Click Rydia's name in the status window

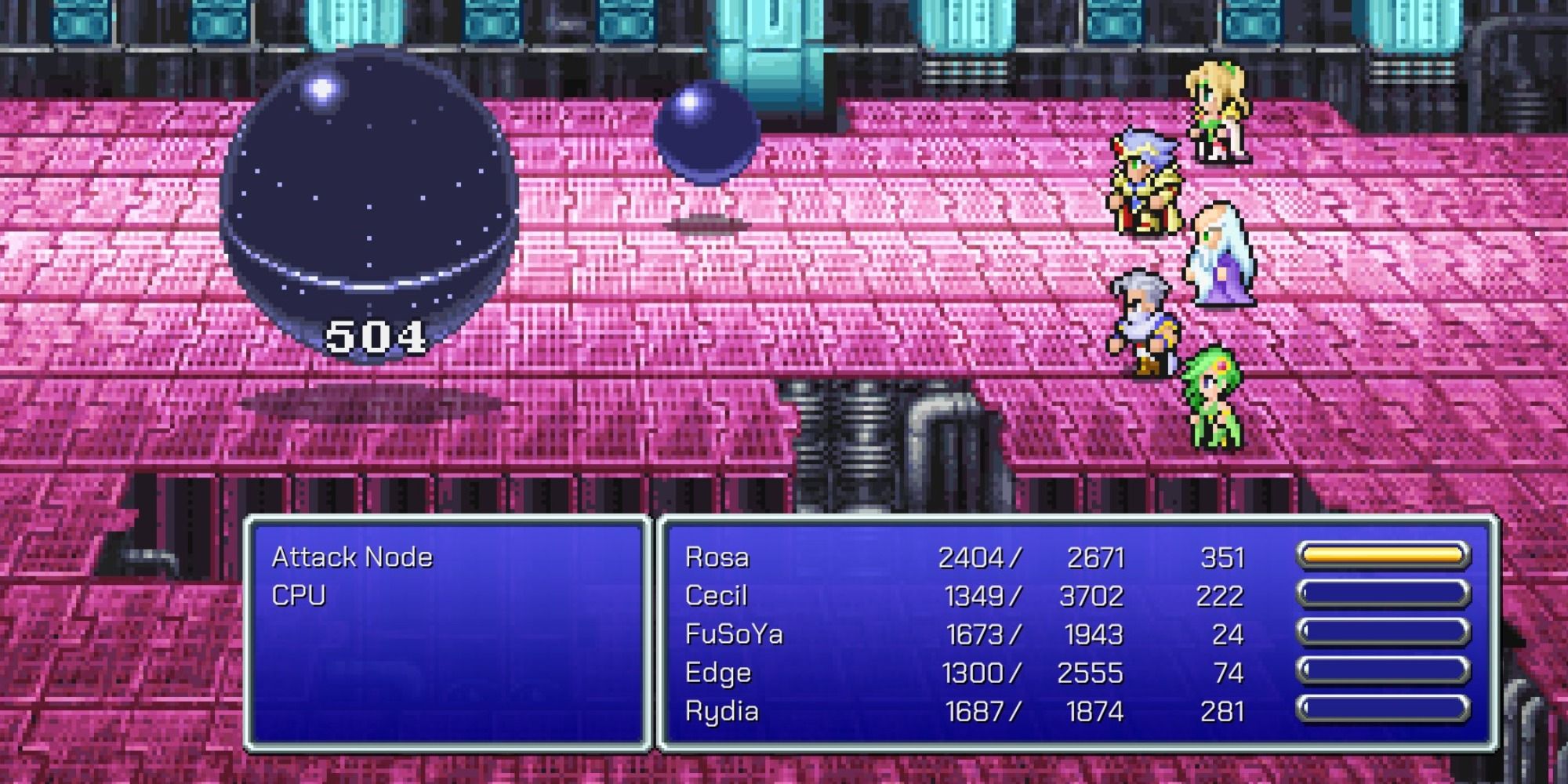(x=721, y=710)
